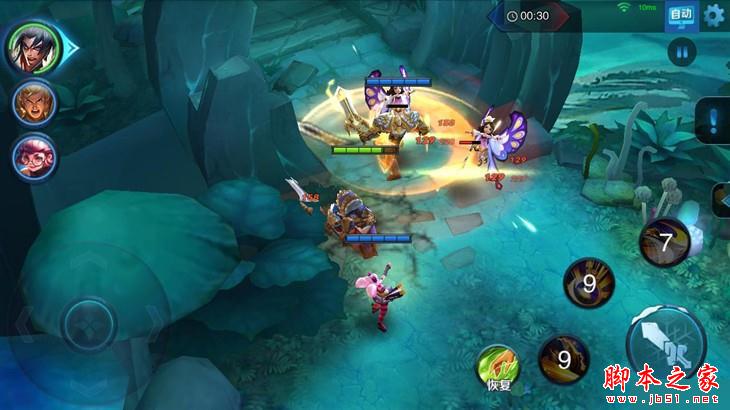Open the gear settings menu
Screen dimensions: 730x410
pos(714,15)
